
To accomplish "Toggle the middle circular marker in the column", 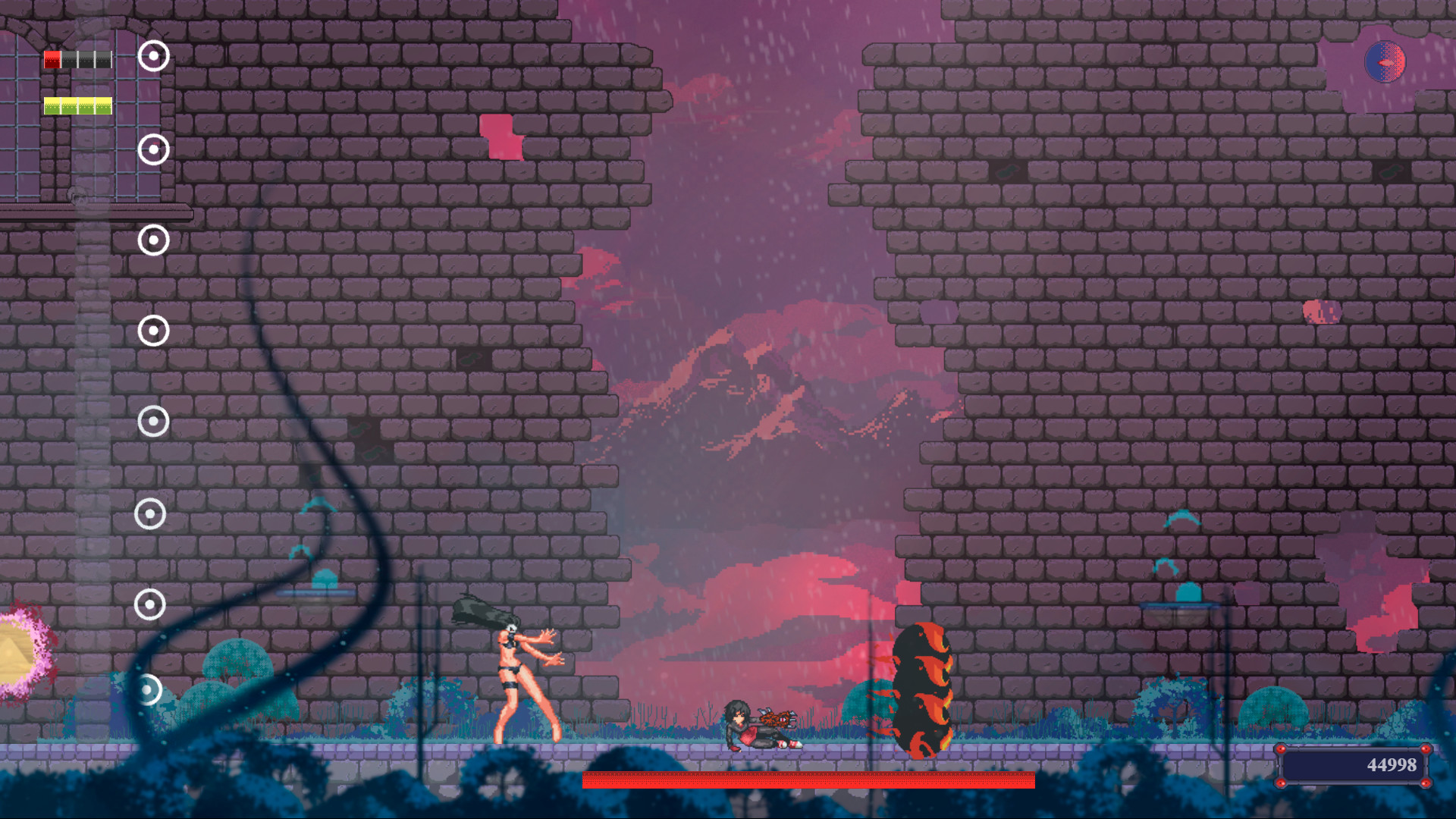I will 152,419.
